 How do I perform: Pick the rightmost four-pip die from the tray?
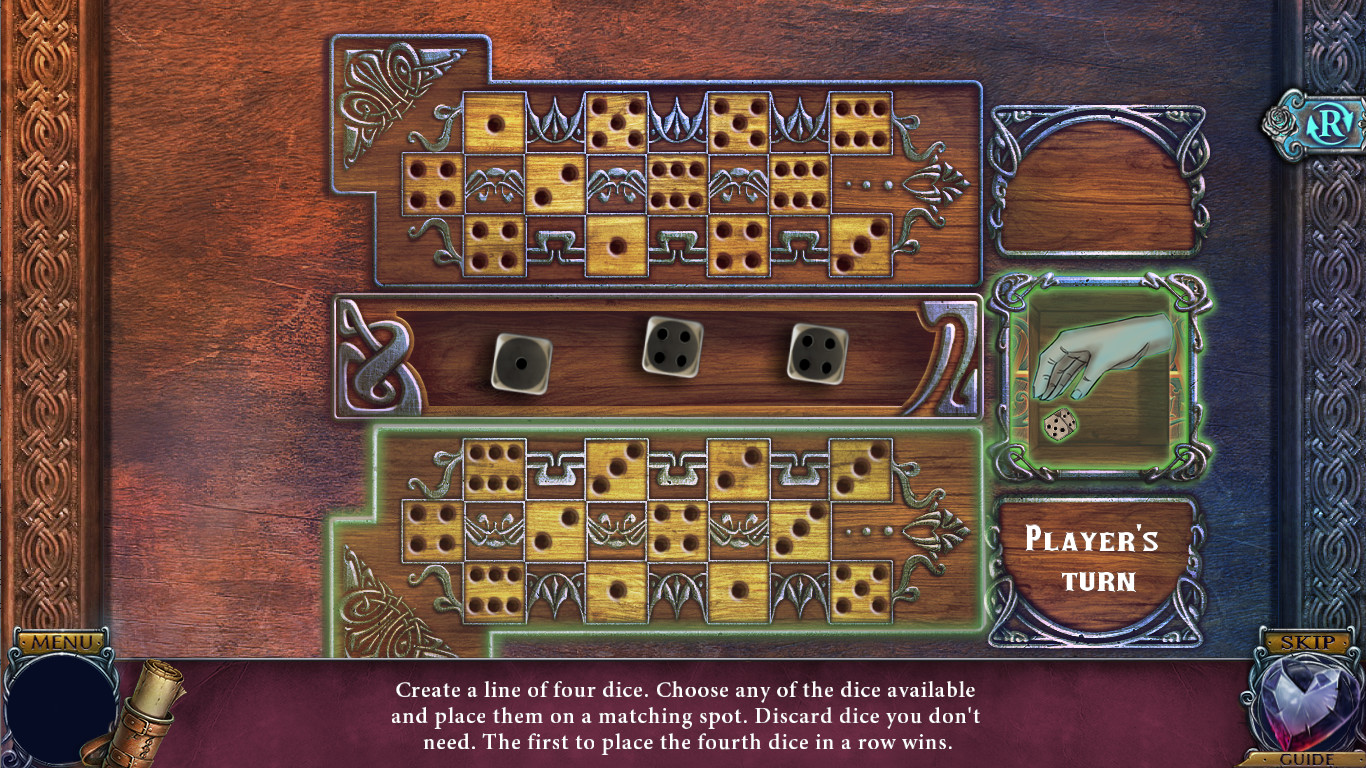tap(820, 355)
